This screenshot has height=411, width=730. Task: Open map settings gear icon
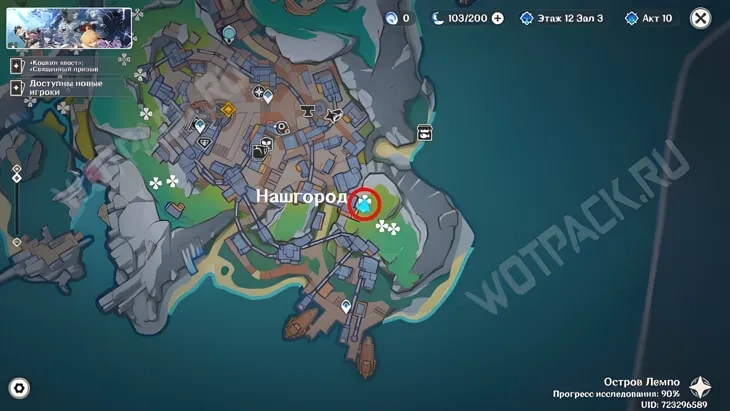(x=18, y=388)
